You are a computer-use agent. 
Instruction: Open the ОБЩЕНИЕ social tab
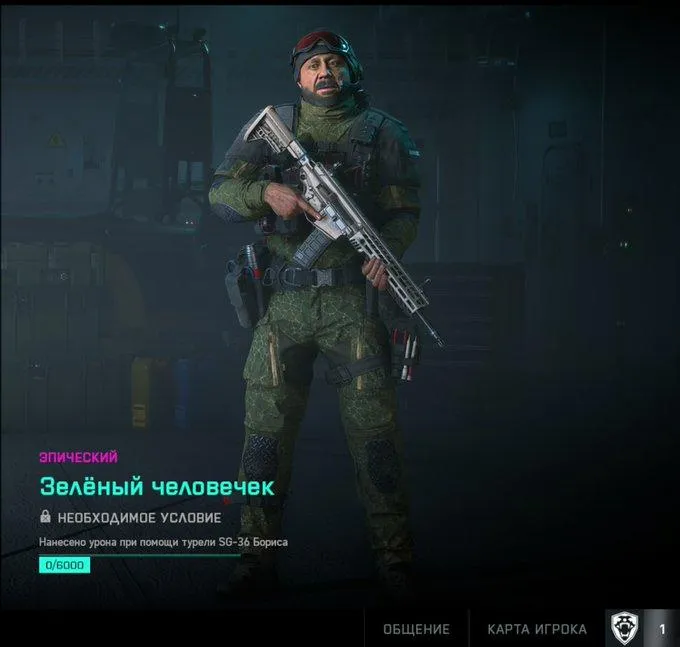pyautogui.click(x=416, y=629)
